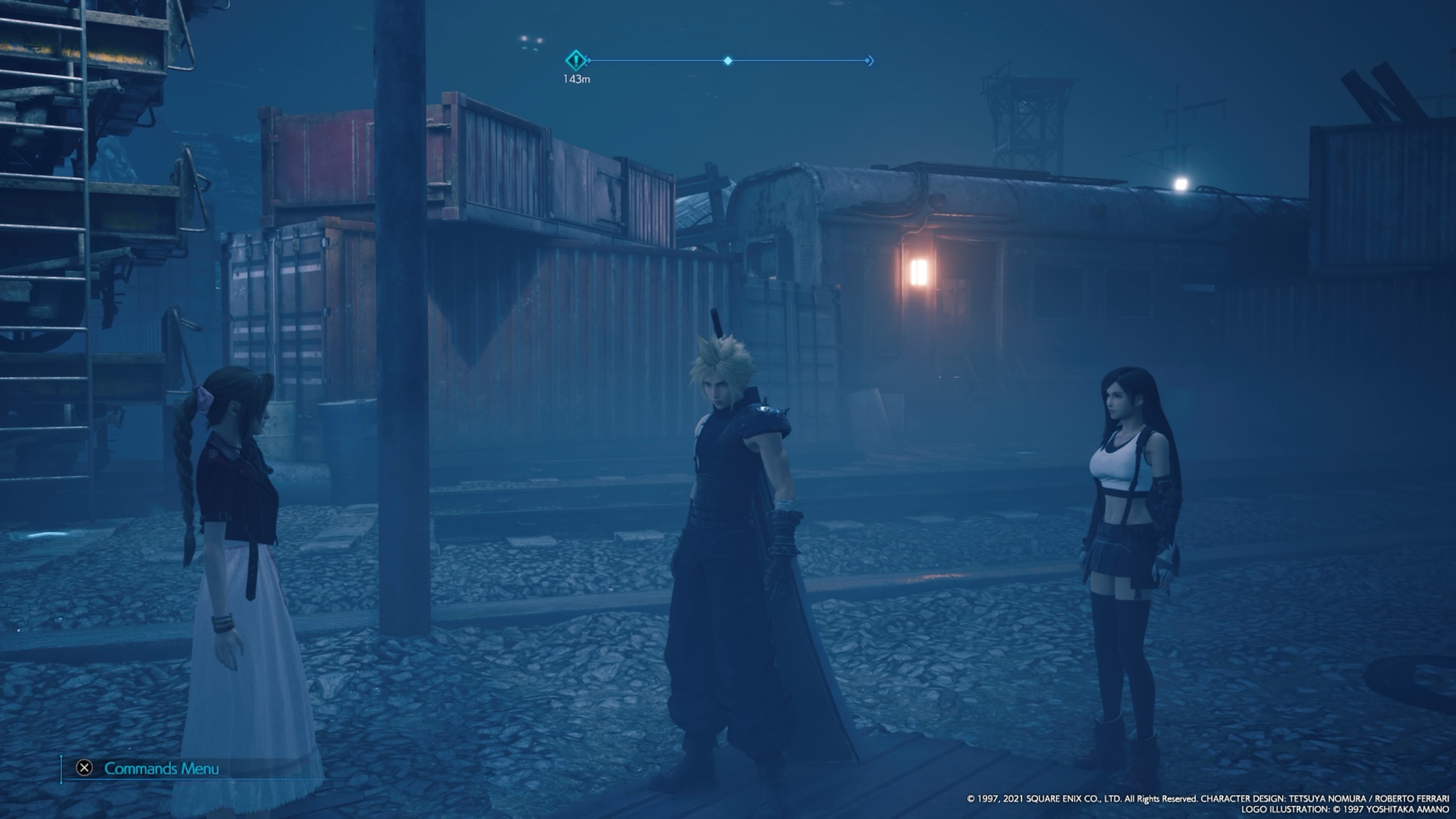Select the quest objective marker on the compass
The height and width of the screenshot is (819, 1456).
pos(576,60)
